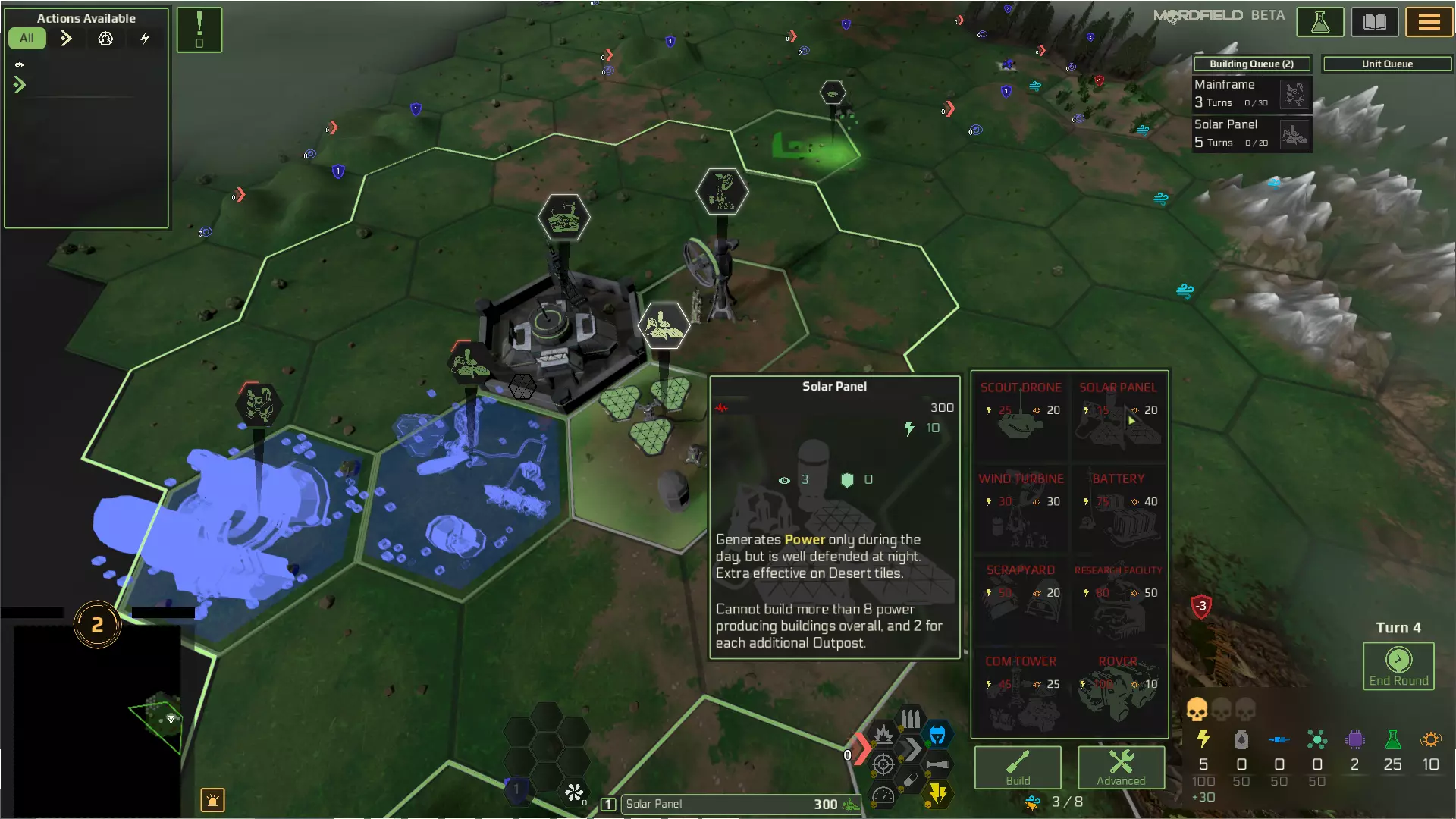Screen dimensions: 1456x819
Task: Open the research flask icon top right
Action: (1319, 22)
